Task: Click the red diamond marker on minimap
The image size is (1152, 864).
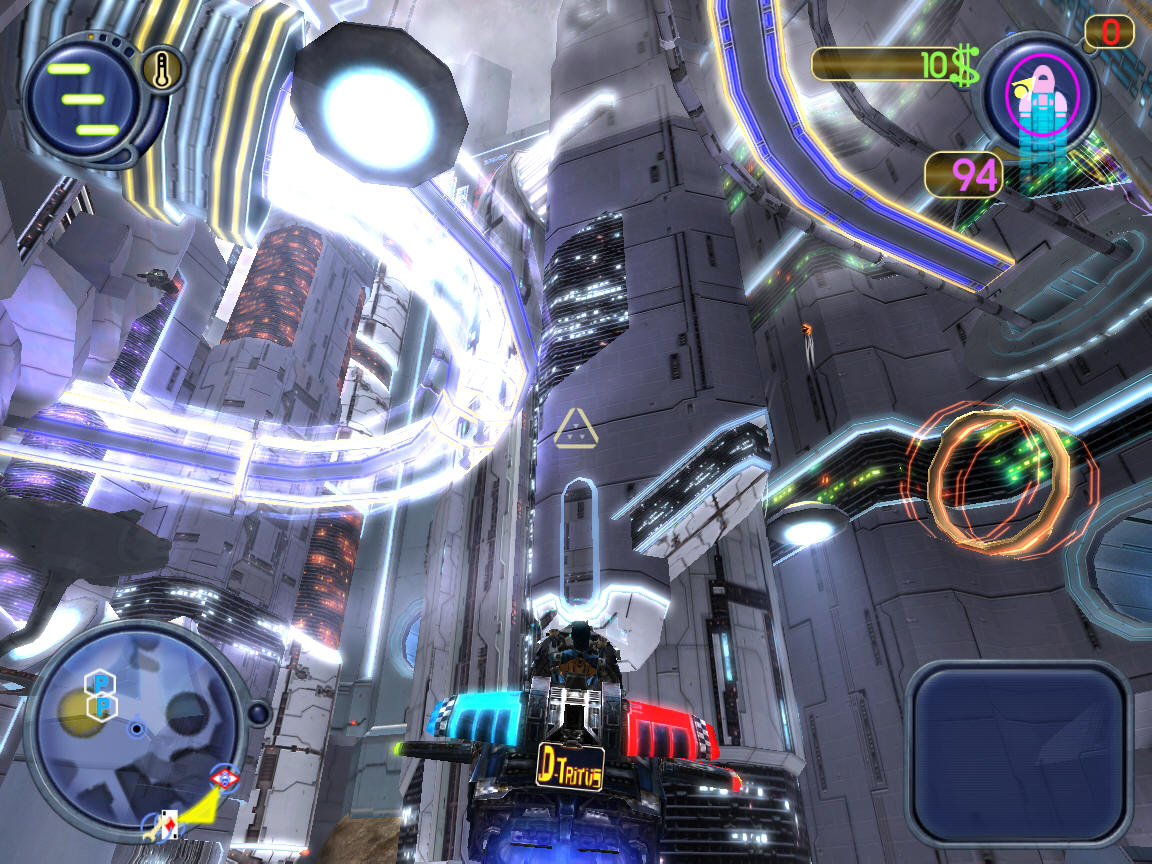Action: 225,778
